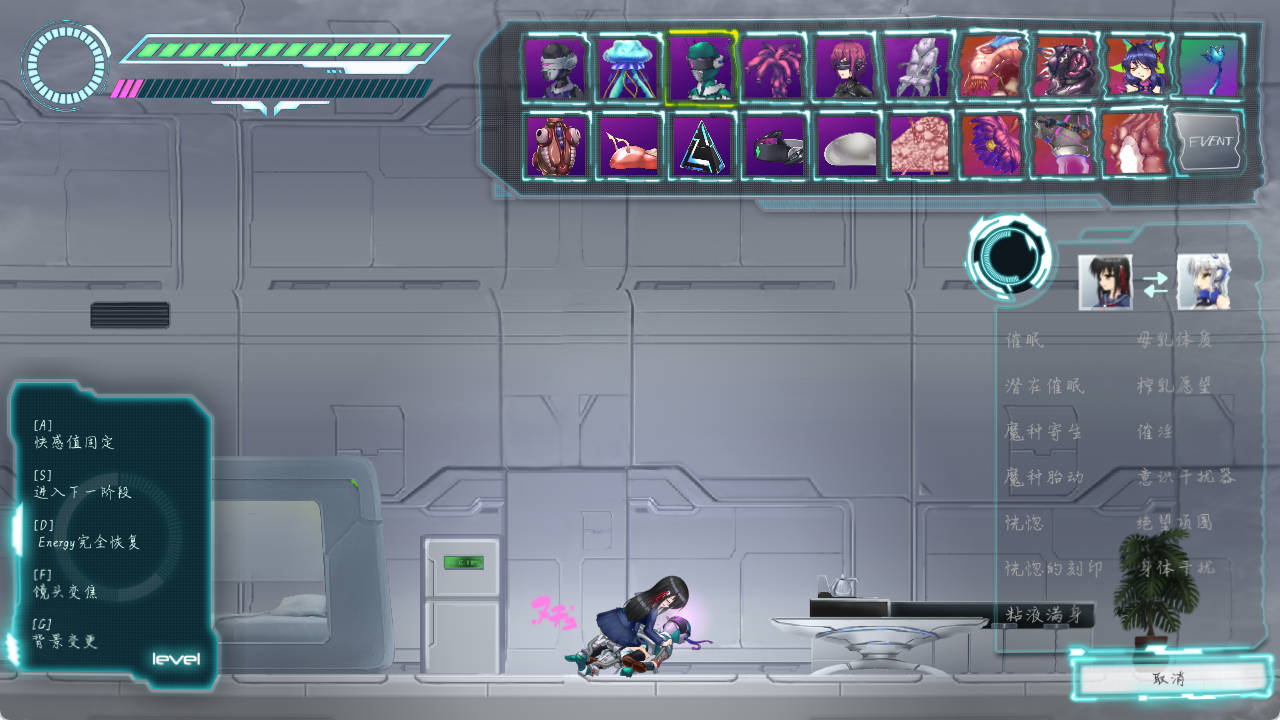Switch to the black-haired girl portrait
This screenshot has width=1280, height=720.
point(1105,282)
